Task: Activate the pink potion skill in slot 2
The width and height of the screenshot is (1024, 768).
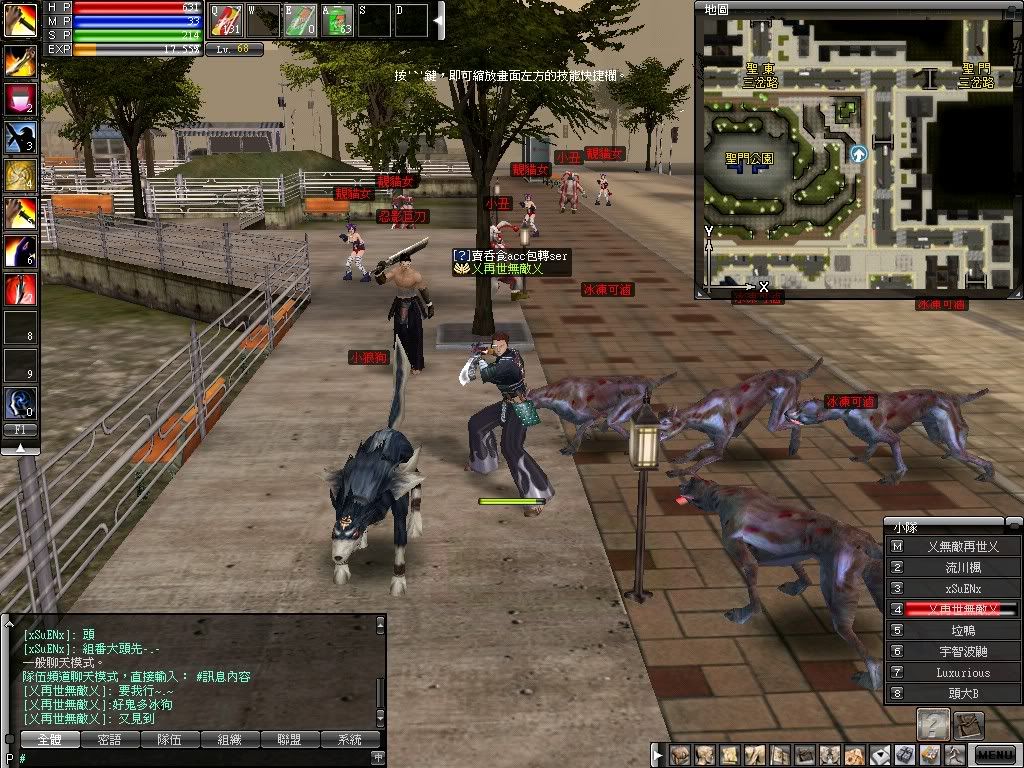Action: [20, 98]
